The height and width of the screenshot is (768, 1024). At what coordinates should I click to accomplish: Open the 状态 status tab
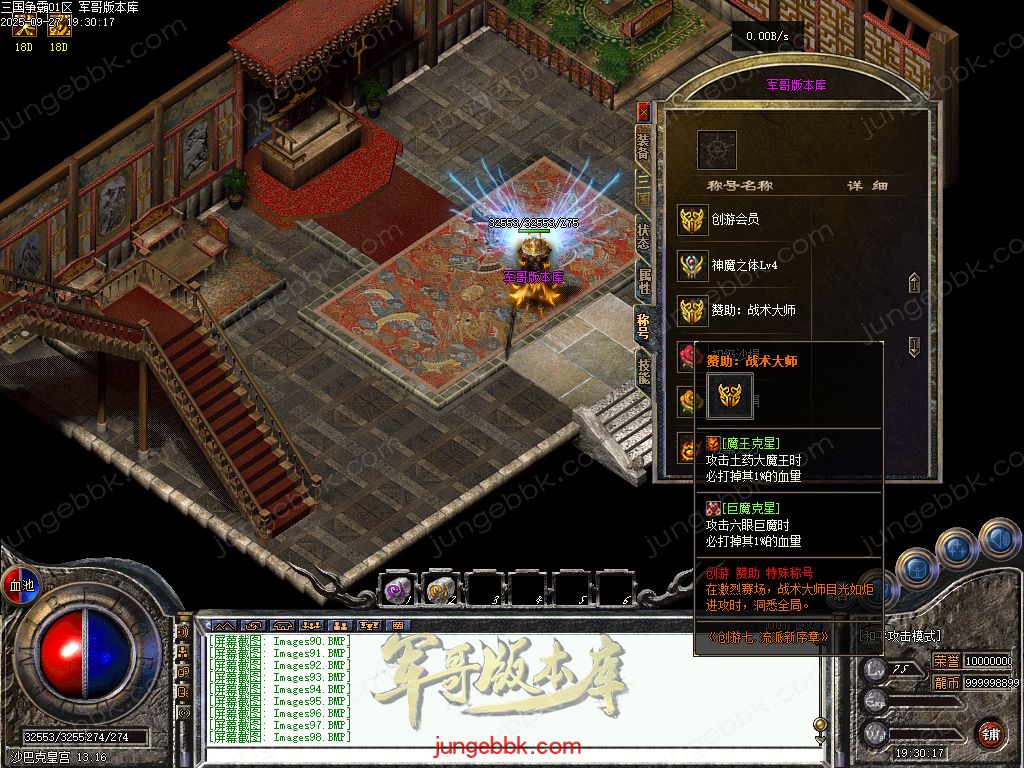click(x=643, y=236)
